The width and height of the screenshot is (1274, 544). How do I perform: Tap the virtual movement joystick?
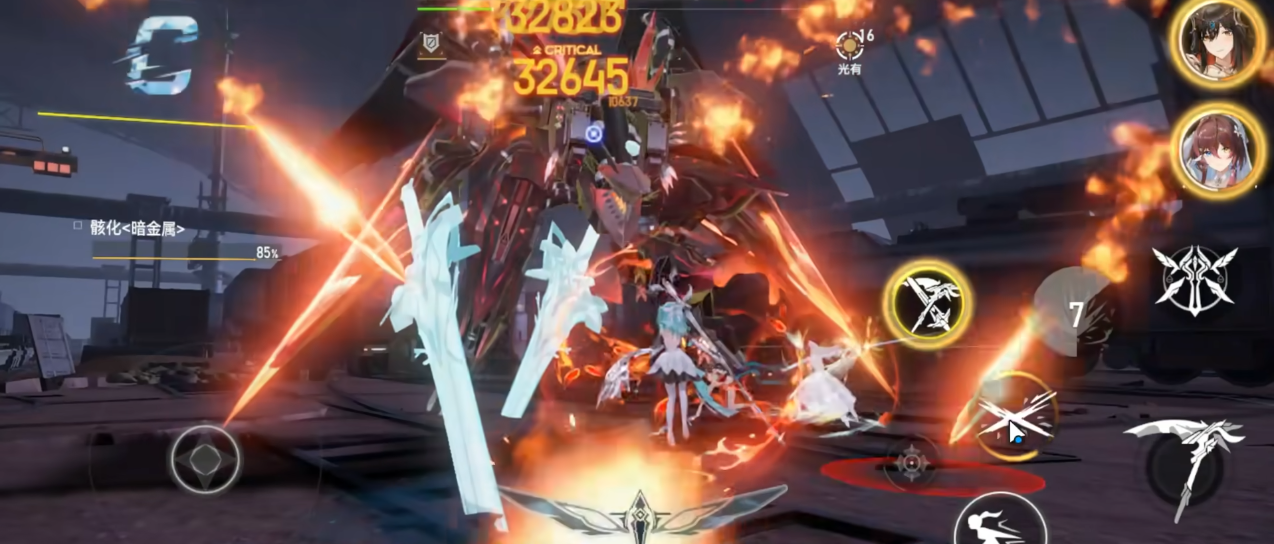click(204, 460)
